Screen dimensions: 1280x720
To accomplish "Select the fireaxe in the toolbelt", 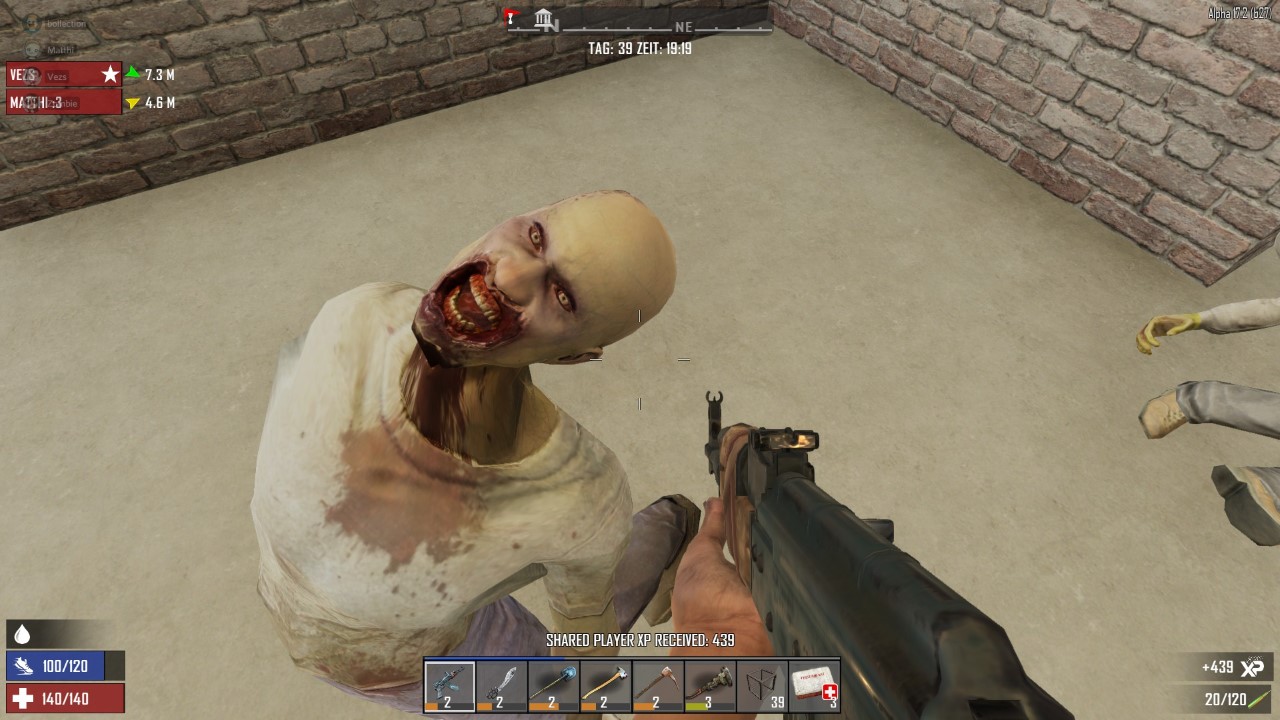I will (x=605, y=686).
